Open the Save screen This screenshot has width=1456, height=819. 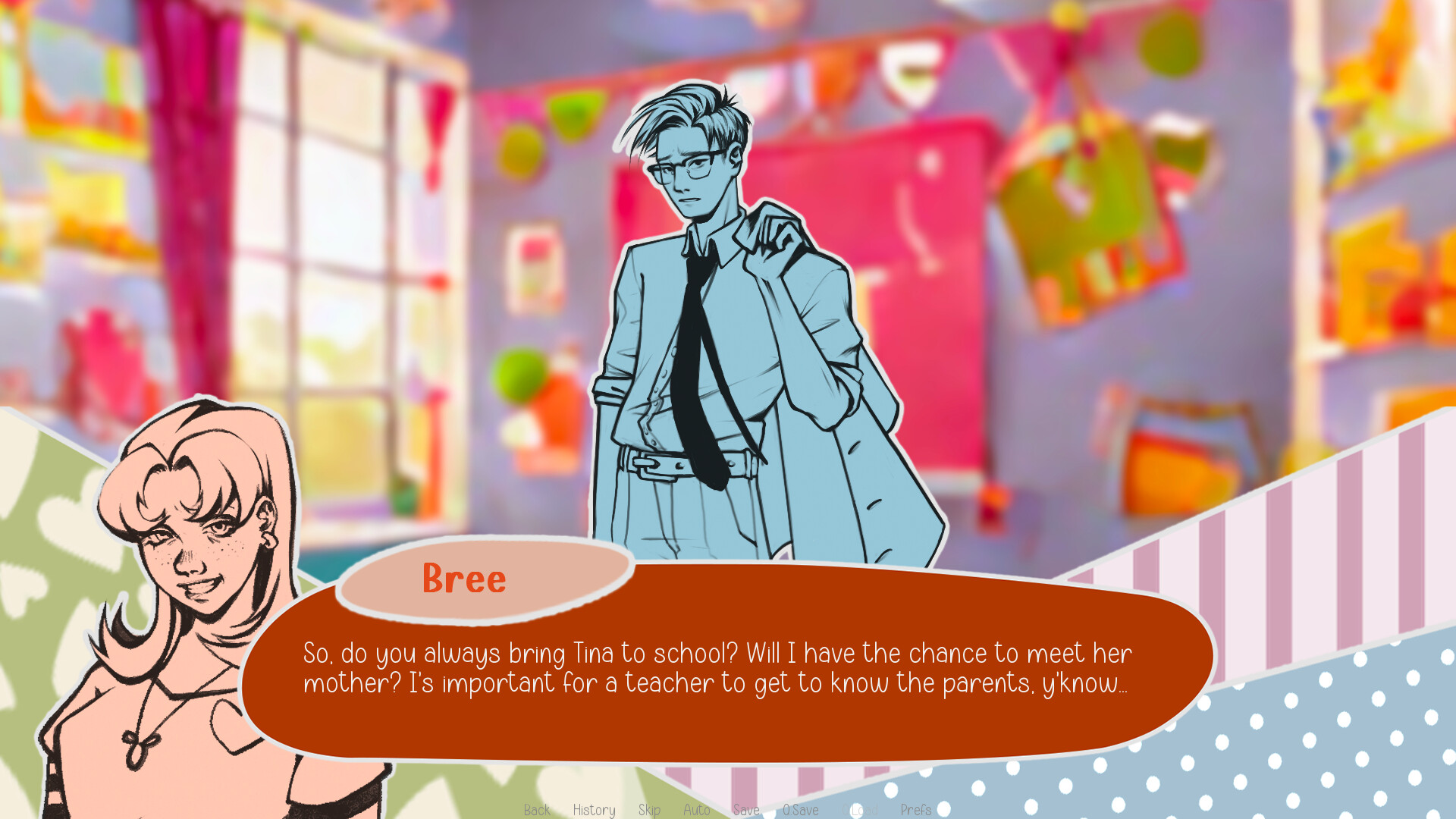pyautogui.click(x=745, y=810)
